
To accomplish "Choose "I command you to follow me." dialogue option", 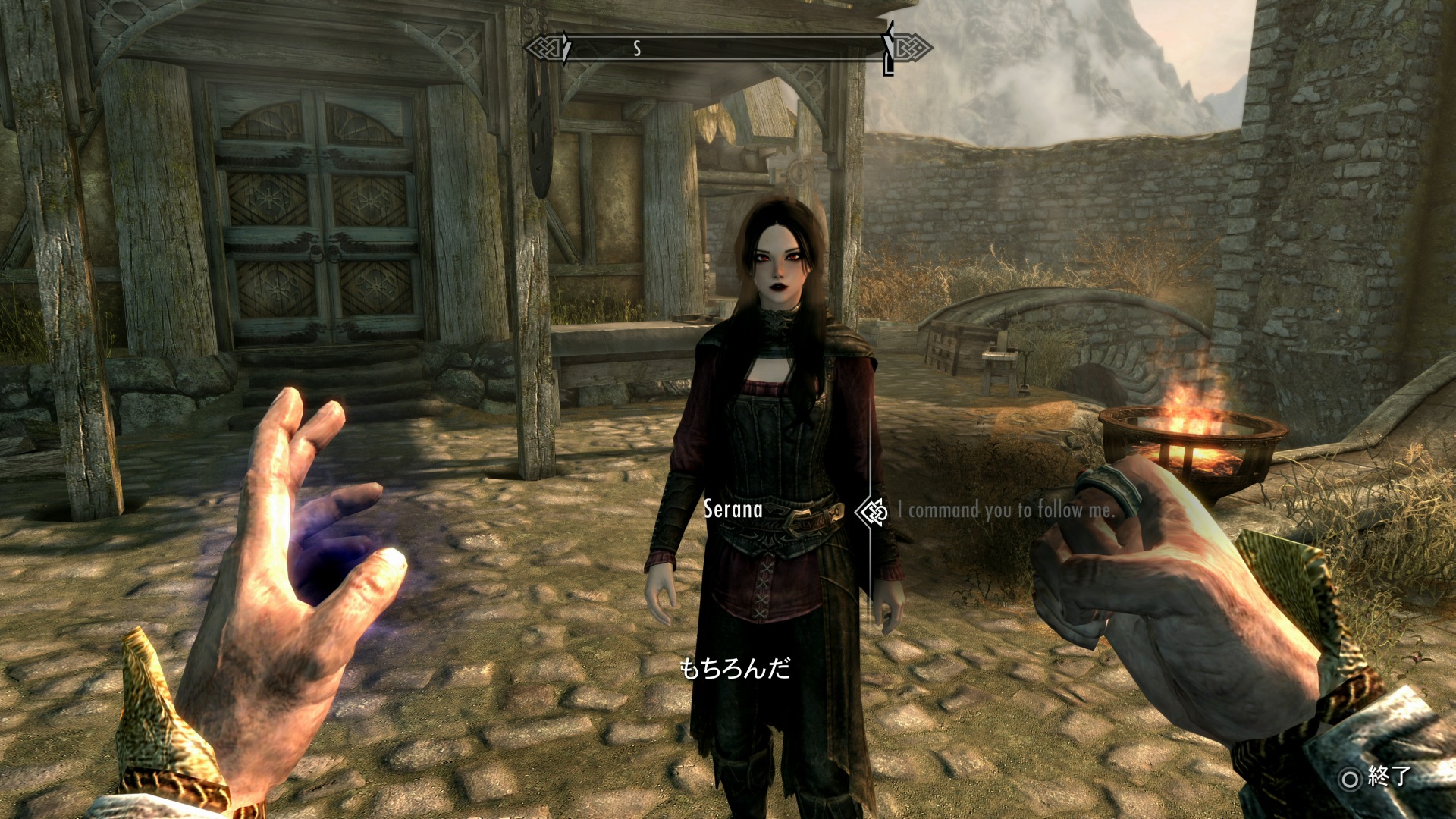I will pos(1006,510).
